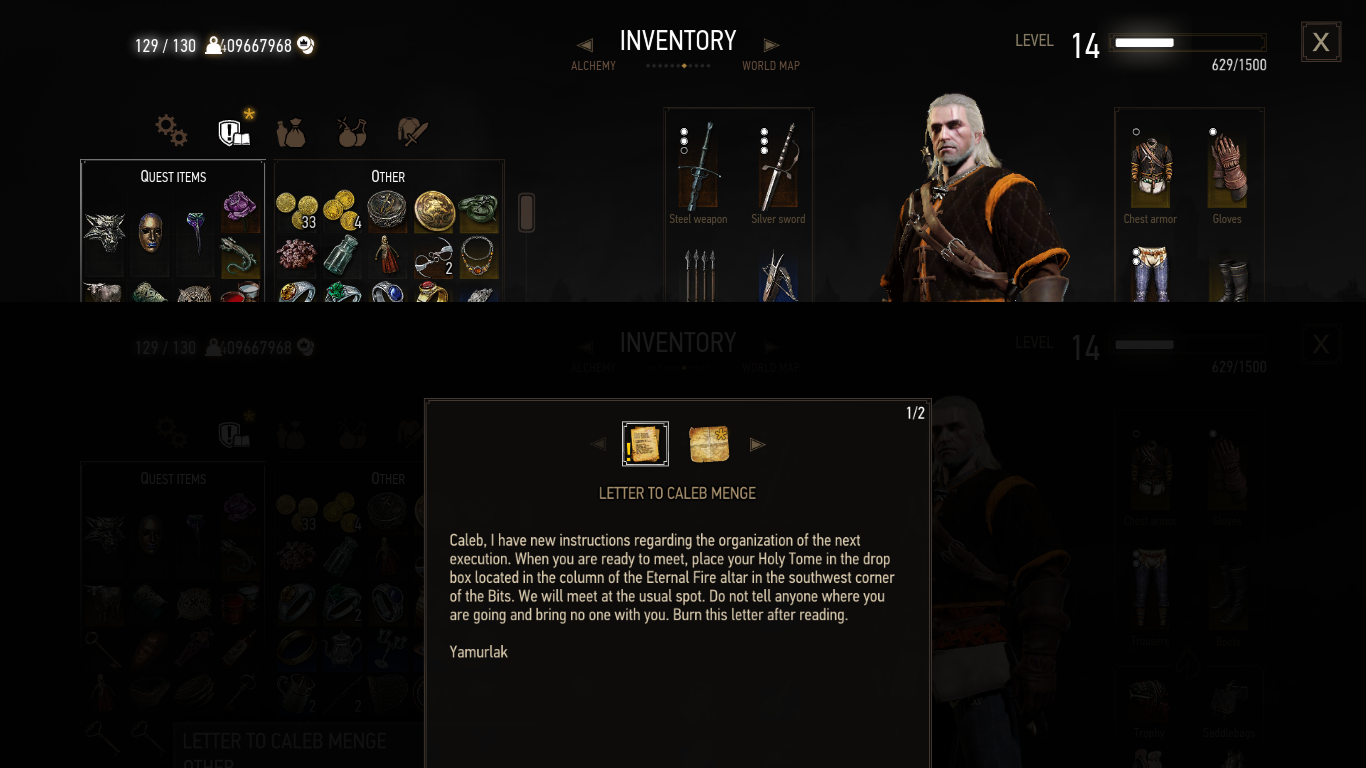Select the pouch usable items filter
This screenshot has height=768, width=1366.
pos(291,130)
